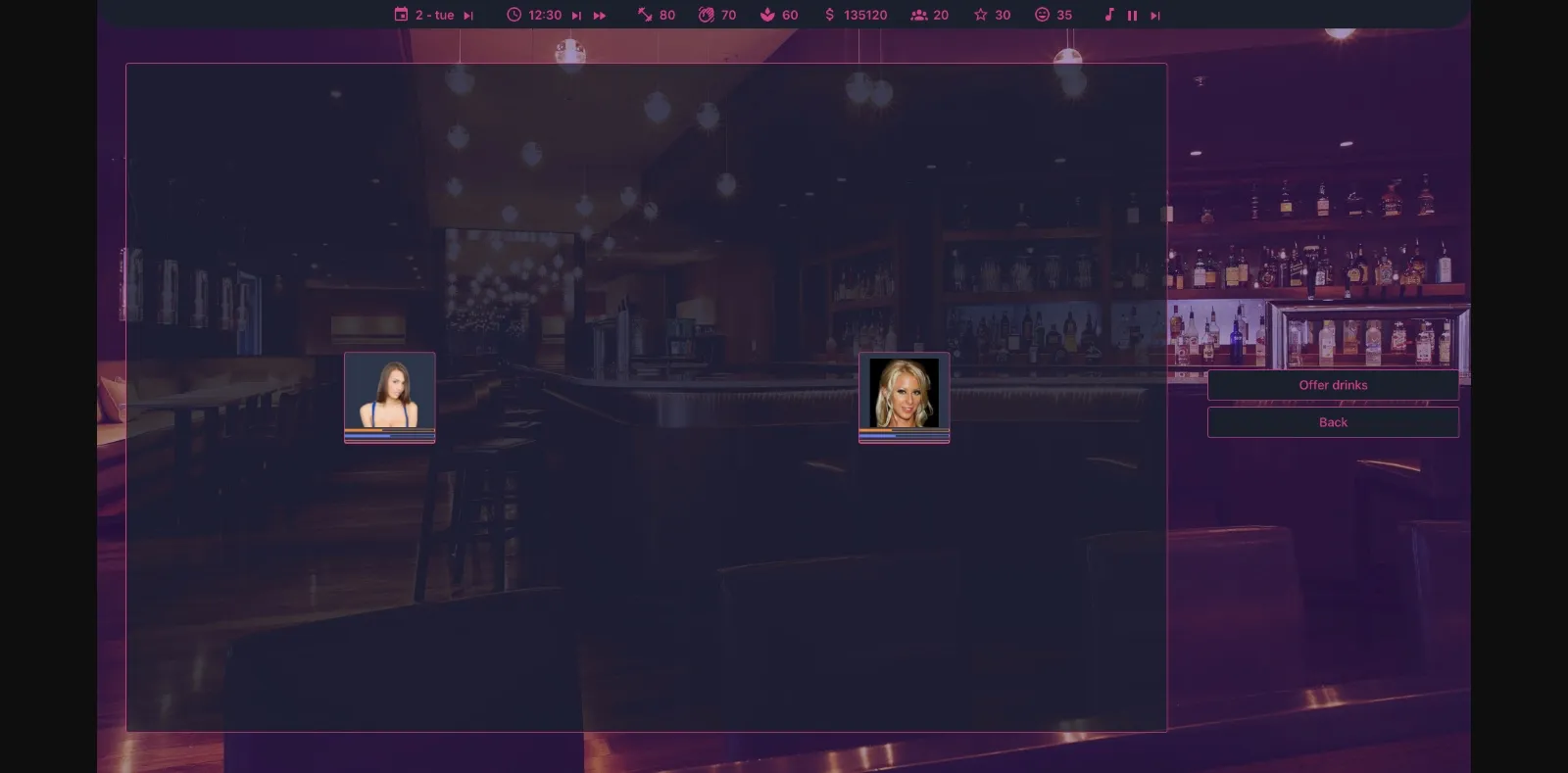1568x773 pixels.
Task: Click the clock time icon
Action: click(x=513, y=15)
